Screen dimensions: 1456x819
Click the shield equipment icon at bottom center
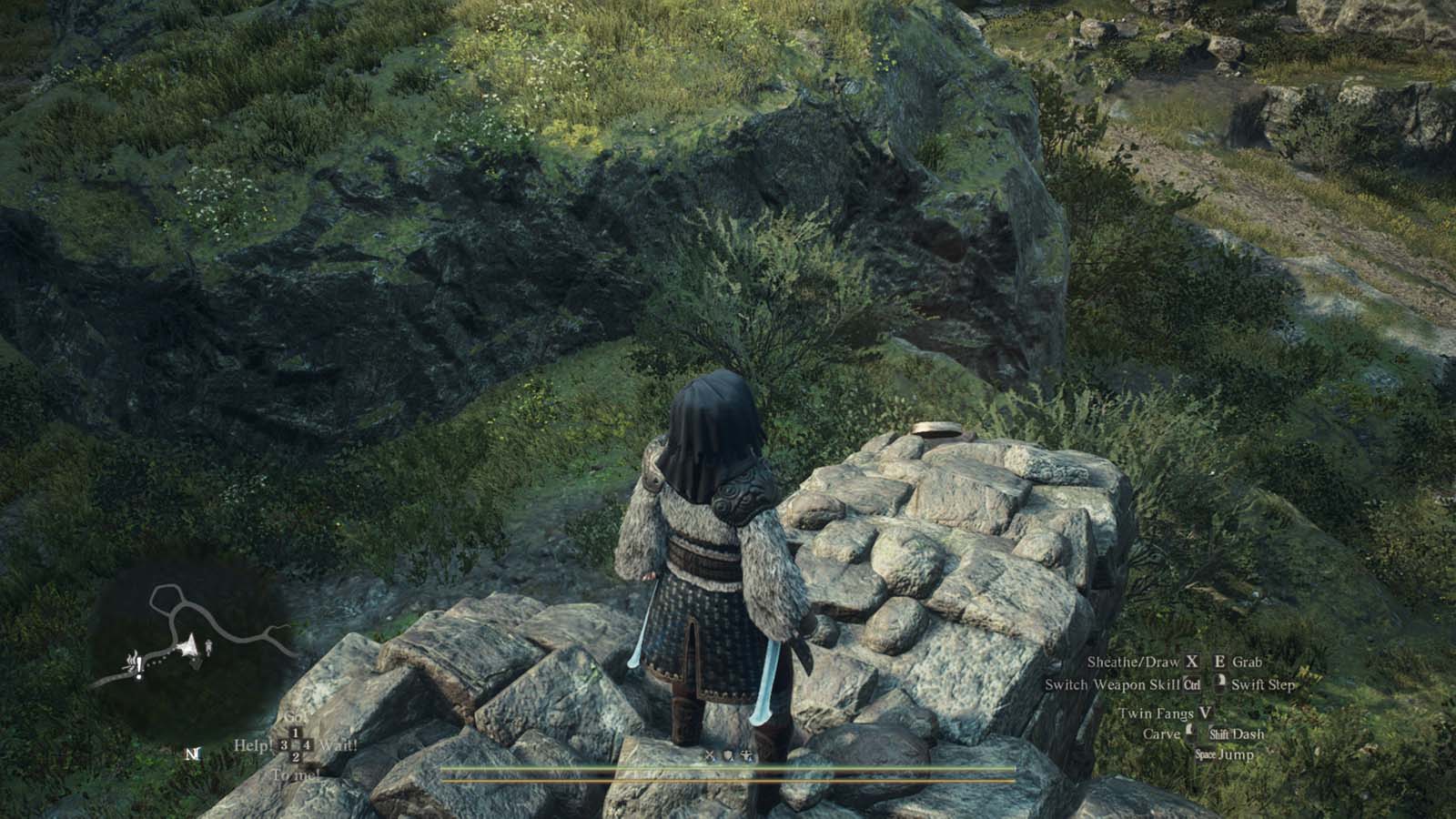pos(728,754)
